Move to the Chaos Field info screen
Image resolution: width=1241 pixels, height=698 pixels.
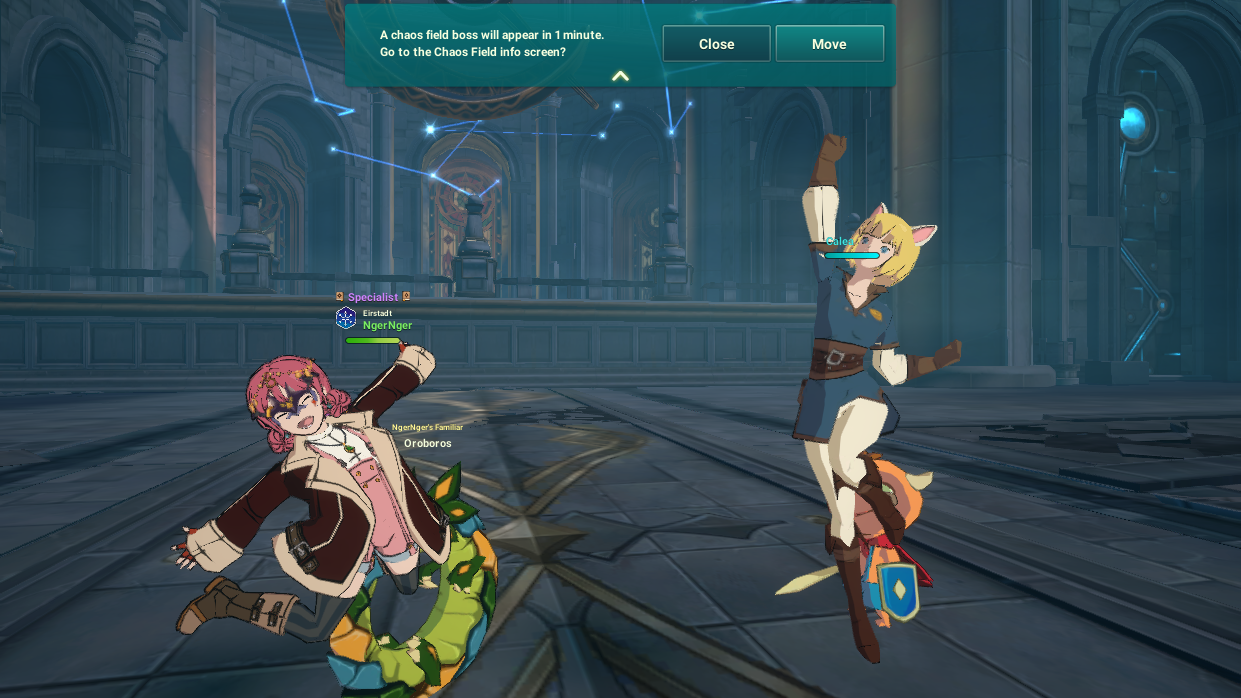829,44
